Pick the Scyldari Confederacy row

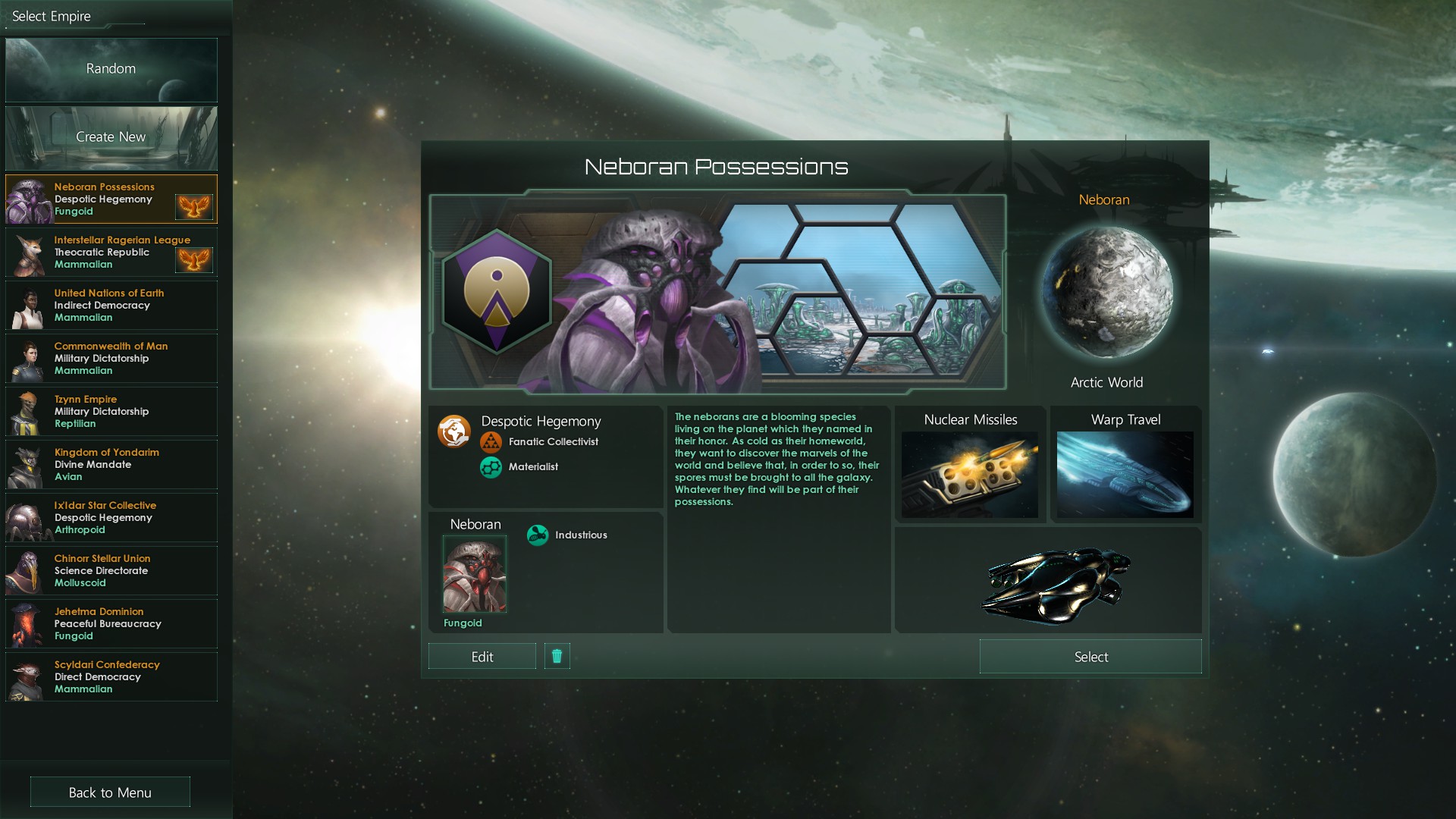pos(111,677)
